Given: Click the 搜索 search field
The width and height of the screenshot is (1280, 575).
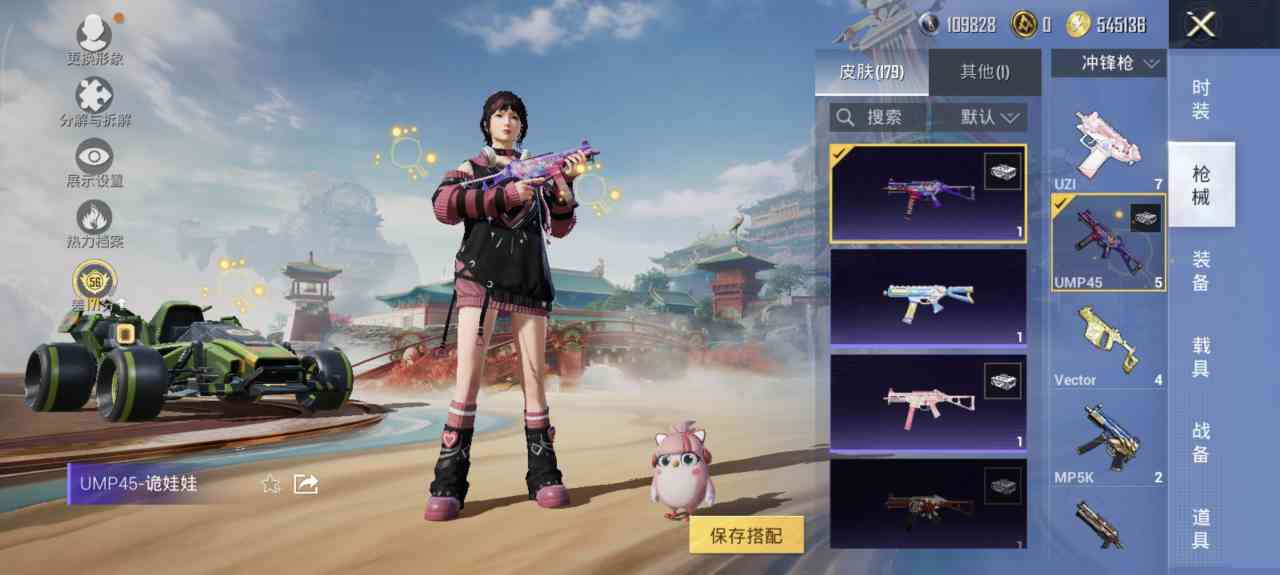Looking at the screenshot, I should pyautogui.click(x=880, y=117).
